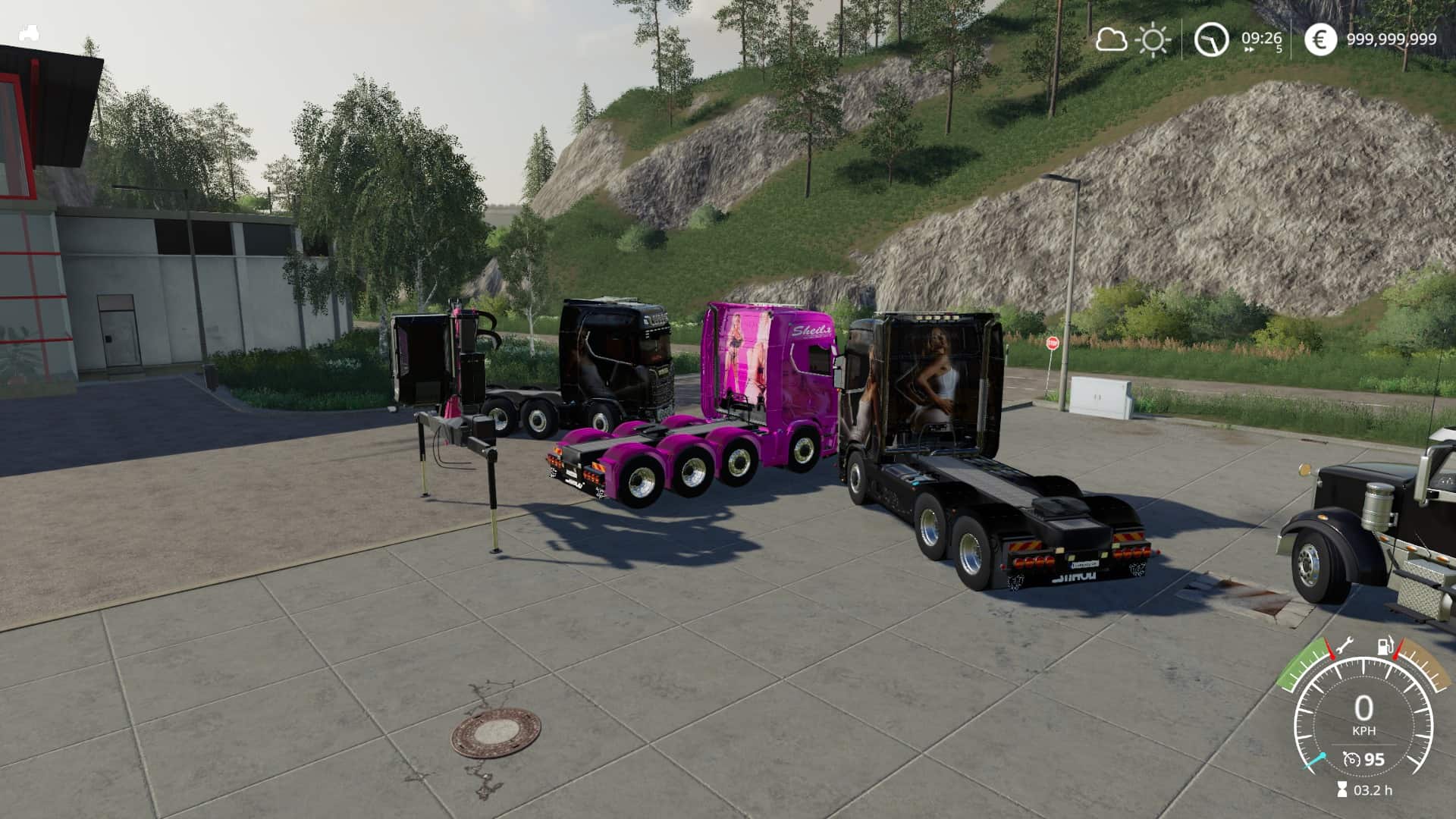The image size is (1456, 819).
Task: Toggle the cruise control speed icon
Action: [1351, 759]
